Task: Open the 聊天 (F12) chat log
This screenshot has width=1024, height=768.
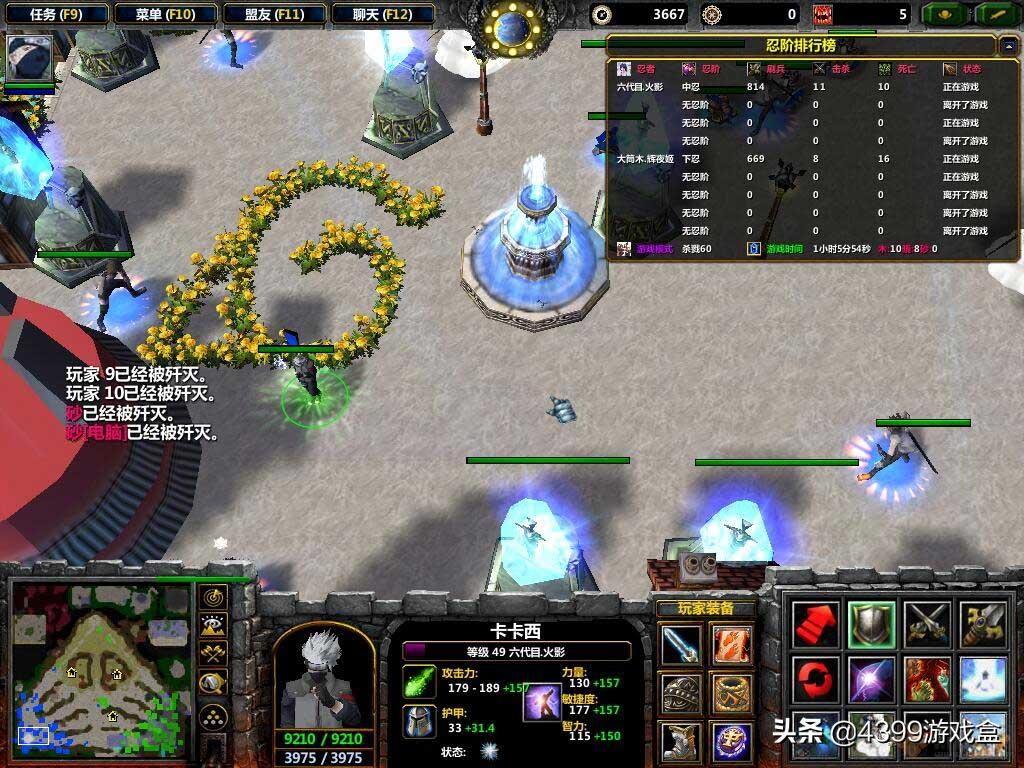Action: pos(382,14)
